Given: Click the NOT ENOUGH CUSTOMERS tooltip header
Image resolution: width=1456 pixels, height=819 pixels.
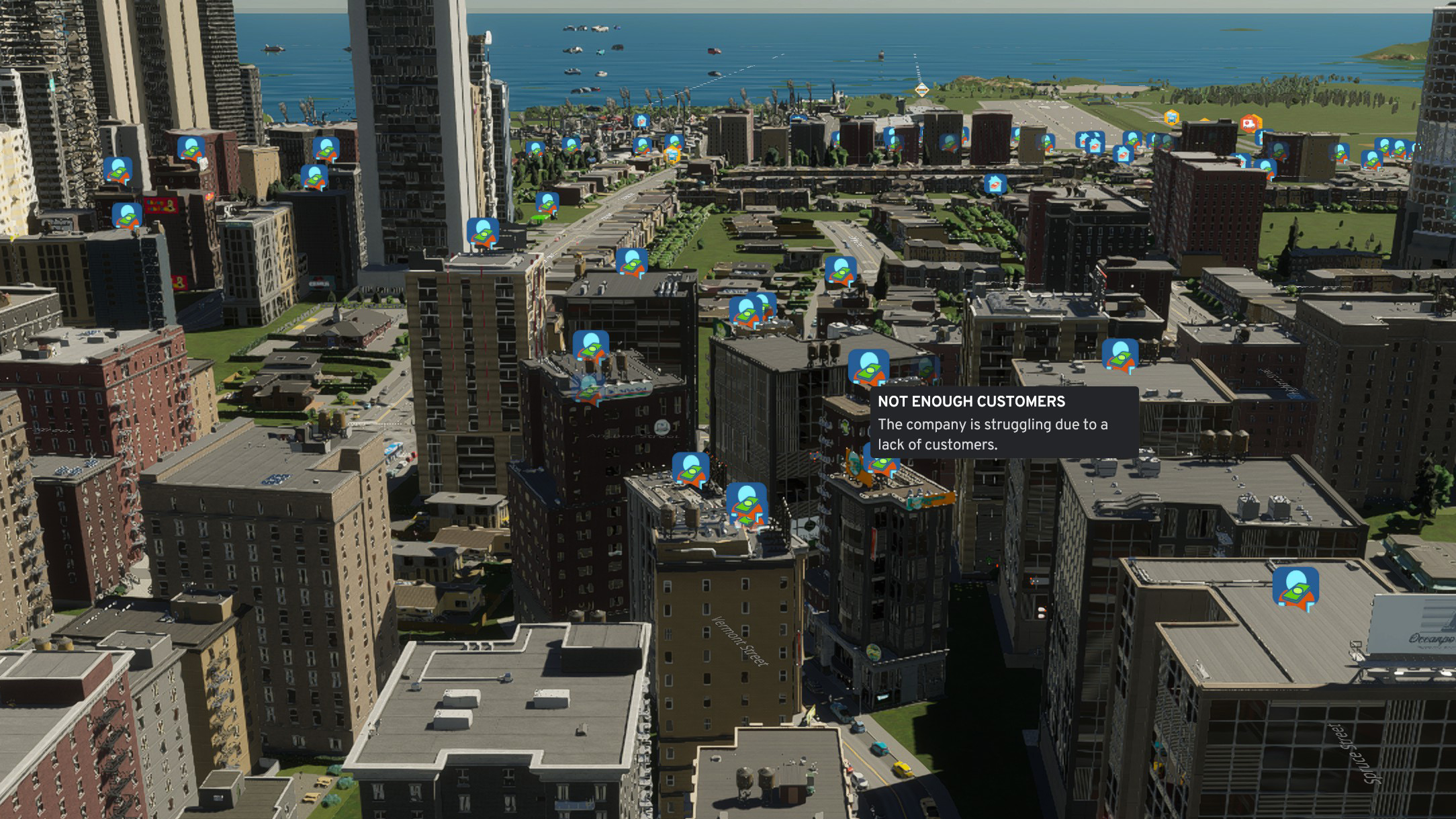Looking at the screenshot, I should [x=973, y=400].
